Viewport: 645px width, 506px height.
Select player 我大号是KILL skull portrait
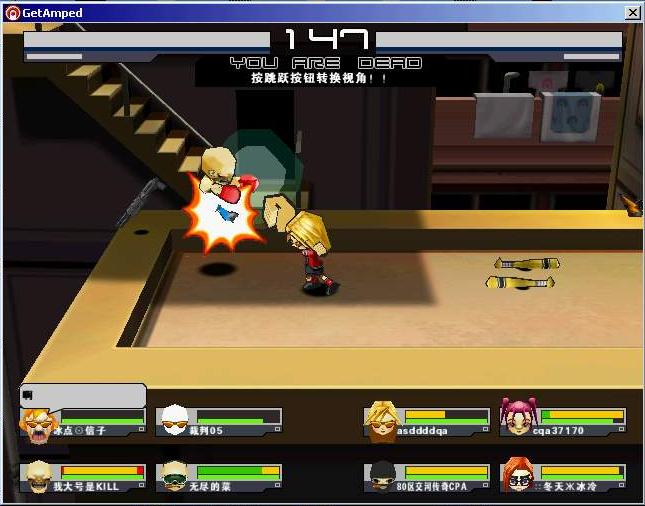point(38,476)
